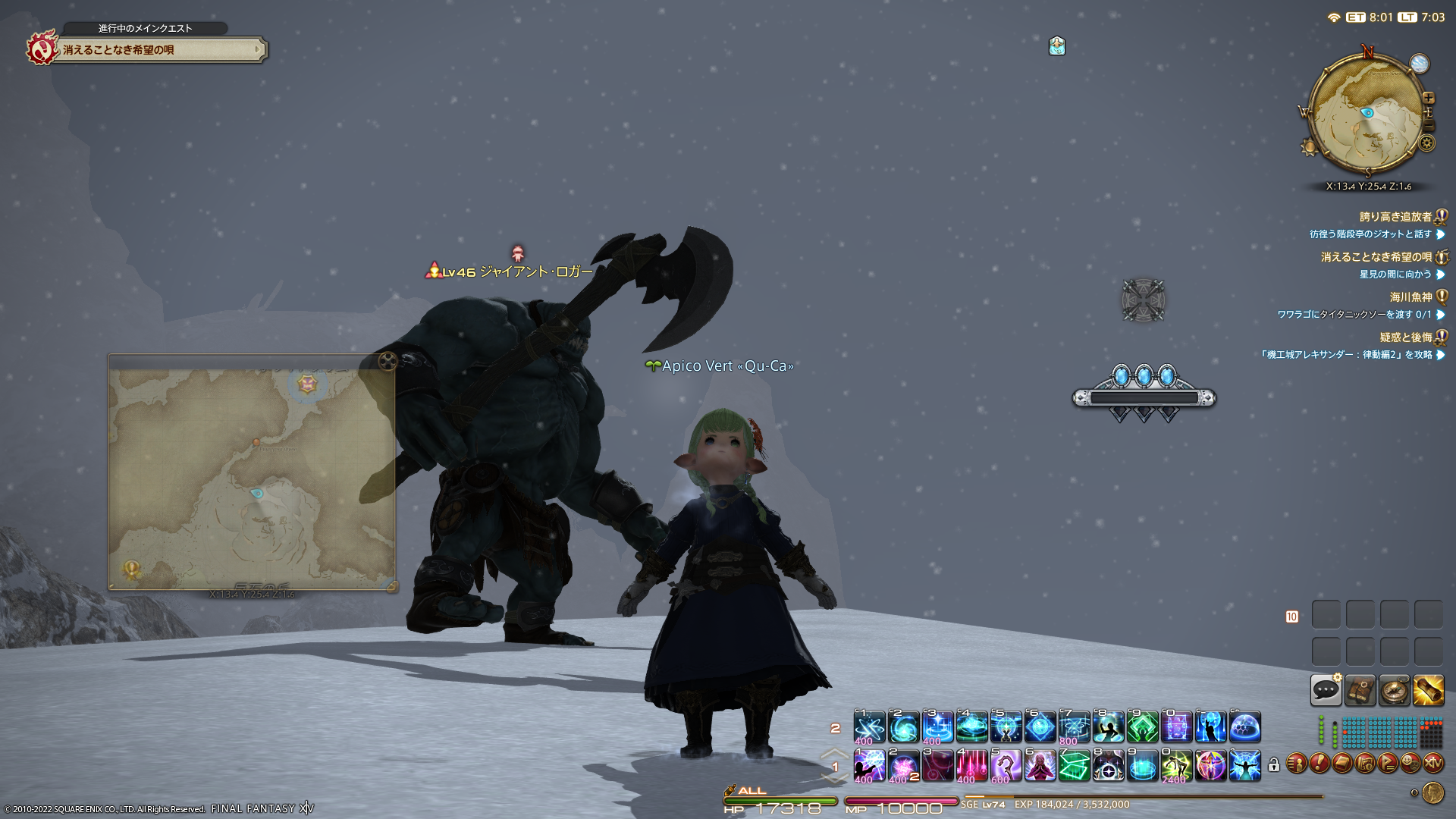This screenshot has width=1456, height=819.
Task: Open minimap settings gear
Action: point(1427,143)
